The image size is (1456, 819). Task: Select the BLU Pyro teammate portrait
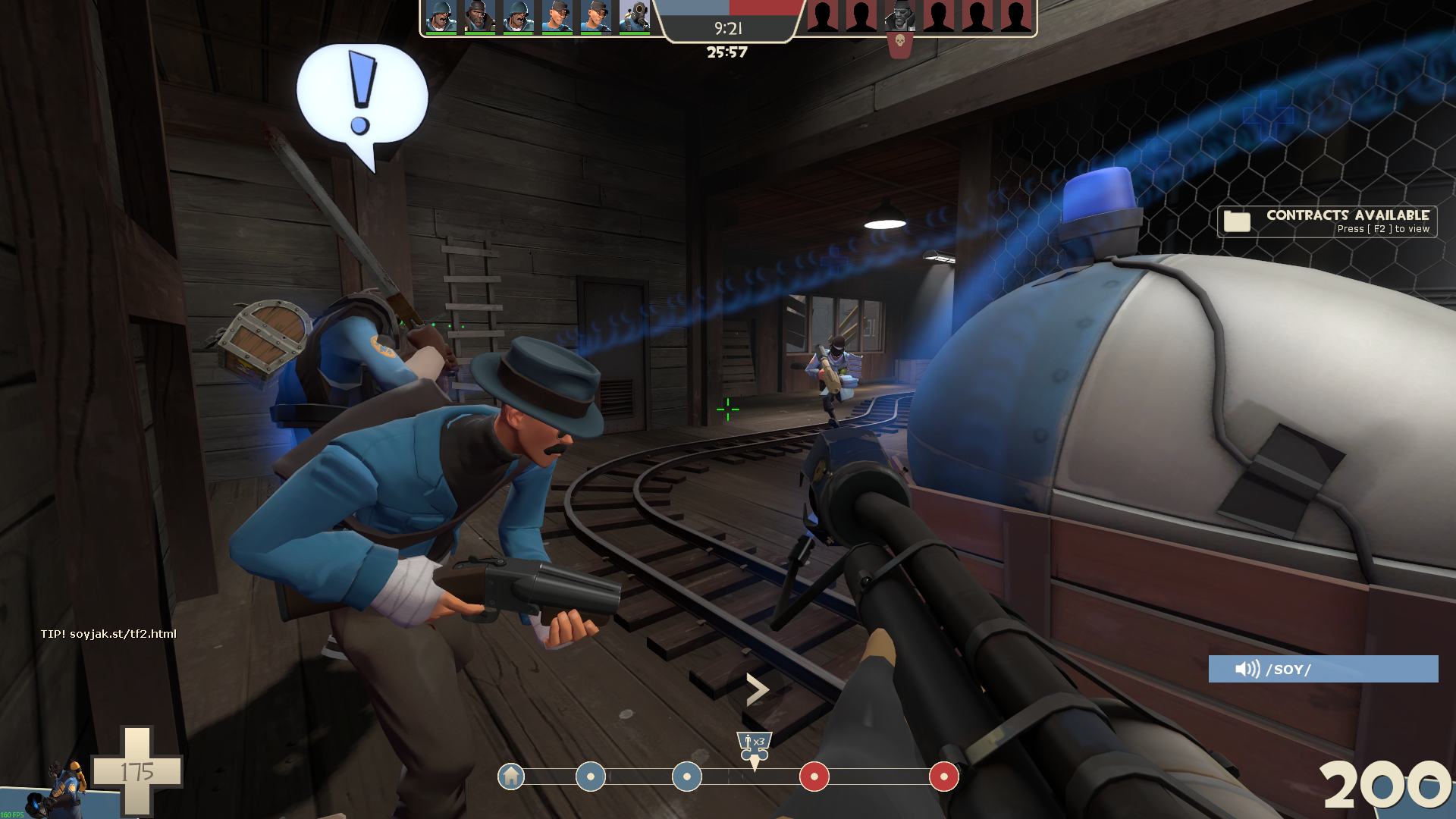click(634, 17)
